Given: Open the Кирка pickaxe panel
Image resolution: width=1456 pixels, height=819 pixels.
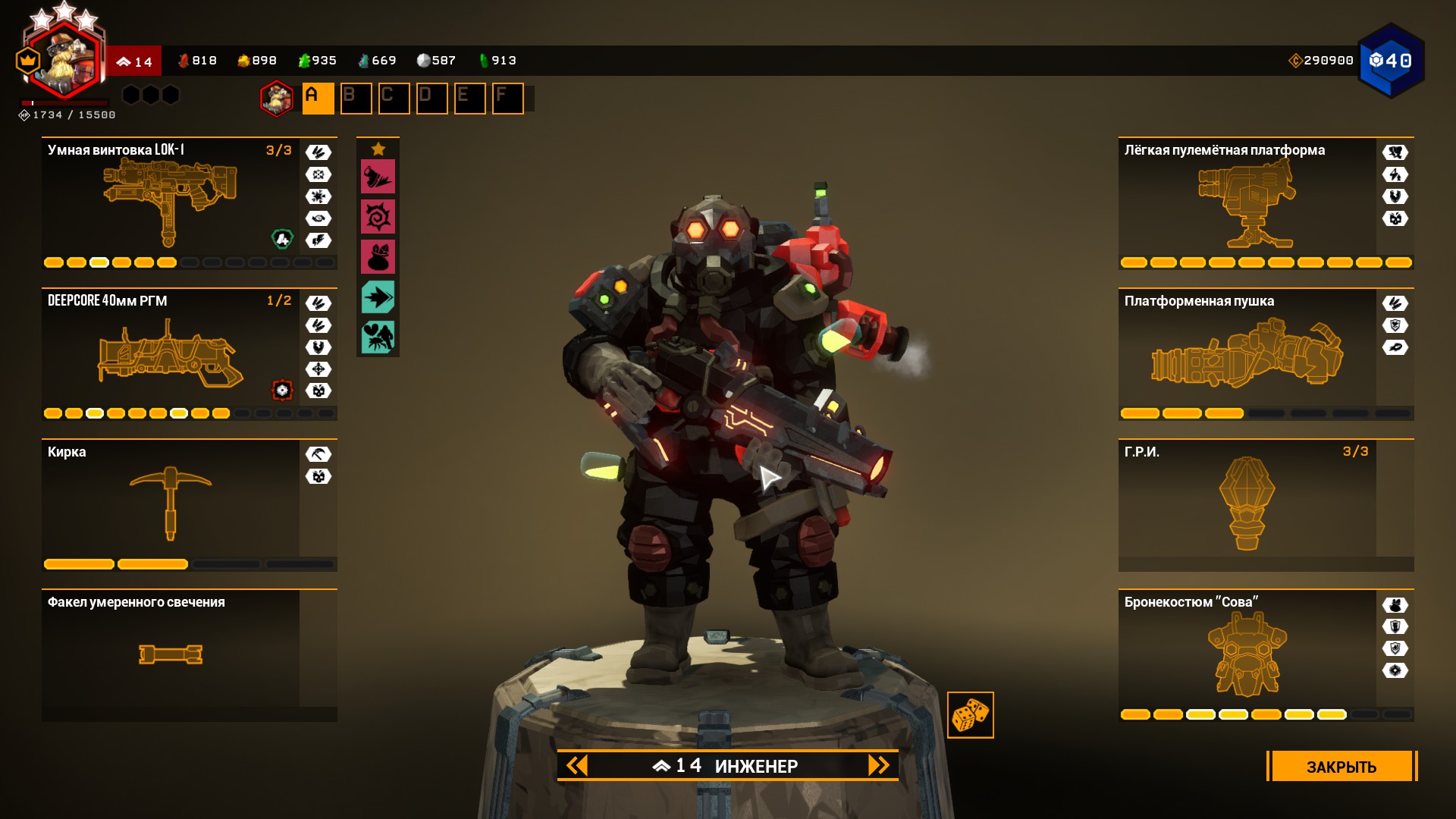Looking at the screenshot, I should point(171,504).
